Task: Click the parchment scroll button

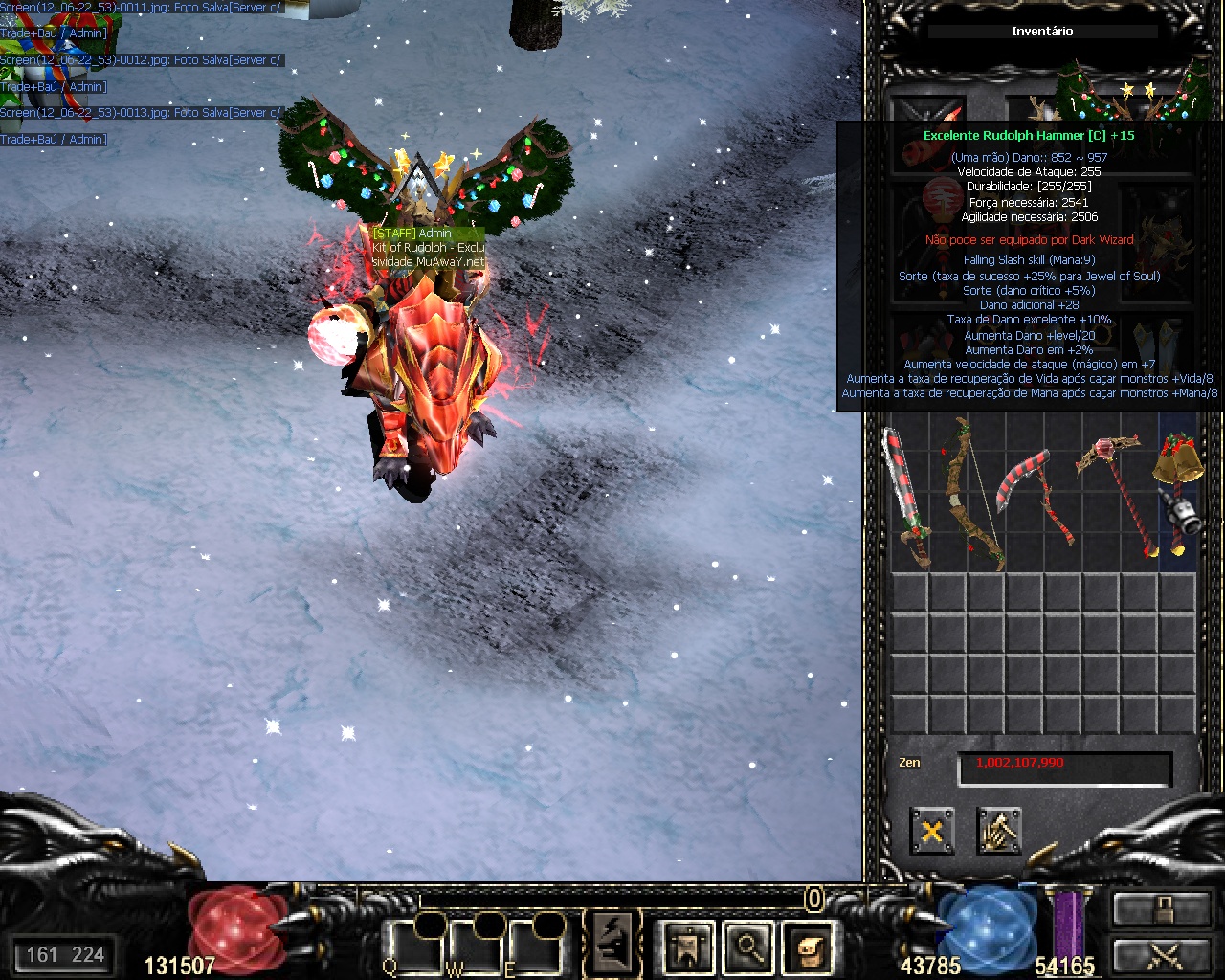Action: tap(808, 947)
